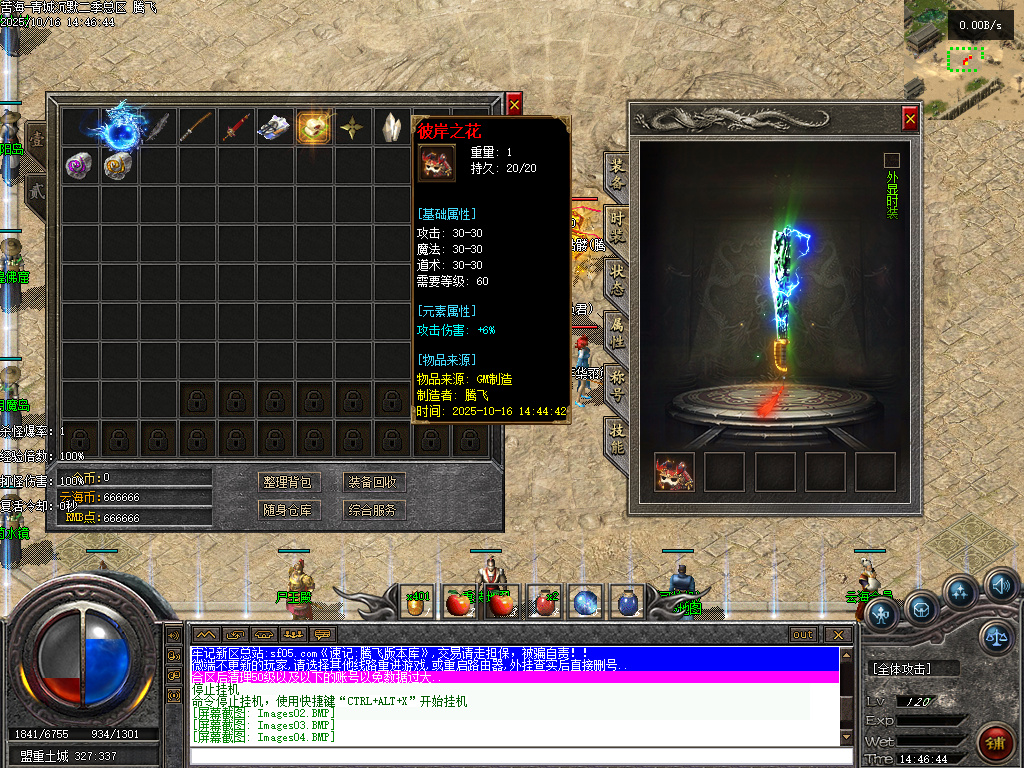1024x768 pixels.
Task: Choose the purple spiral scroll item
Action: pyautogui.click(x=80, y=165)
